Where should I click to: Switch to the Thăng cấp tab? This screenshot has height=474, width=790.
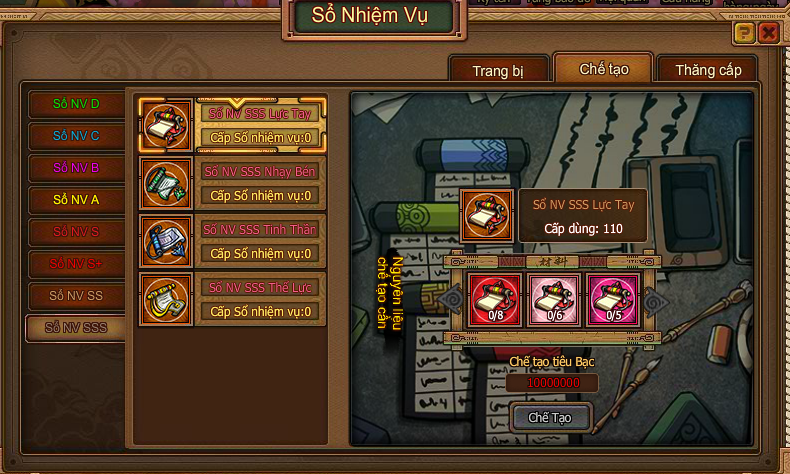pyautogui.click(x=708, y=71)
